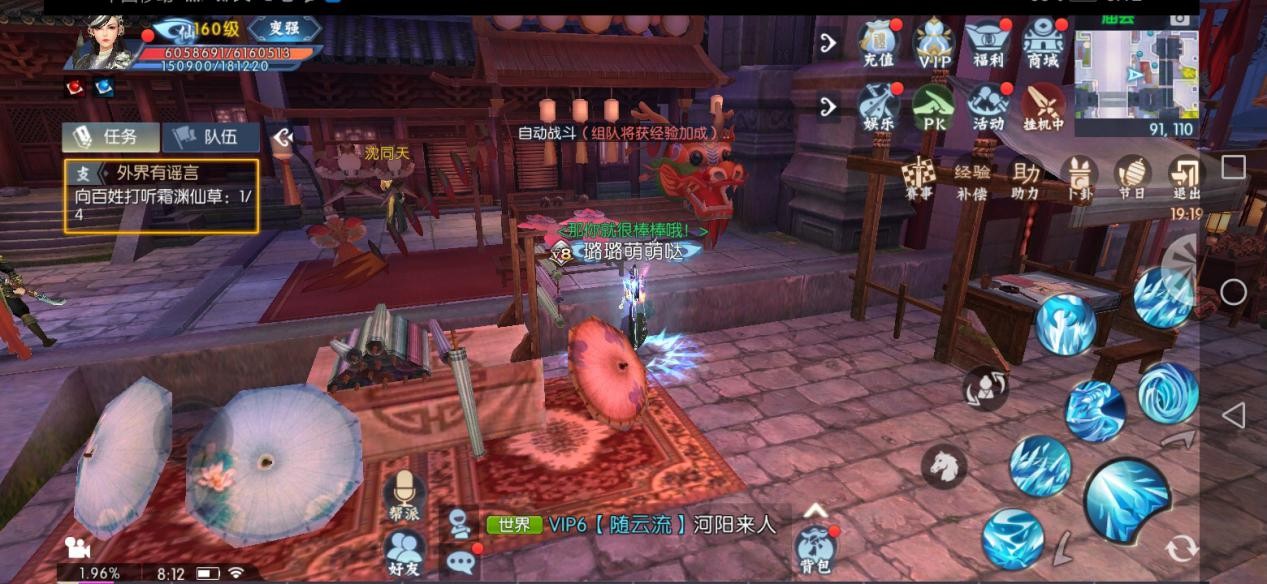Toggle the 挂机中 auto-battle button

click(x=1042, y=107)
